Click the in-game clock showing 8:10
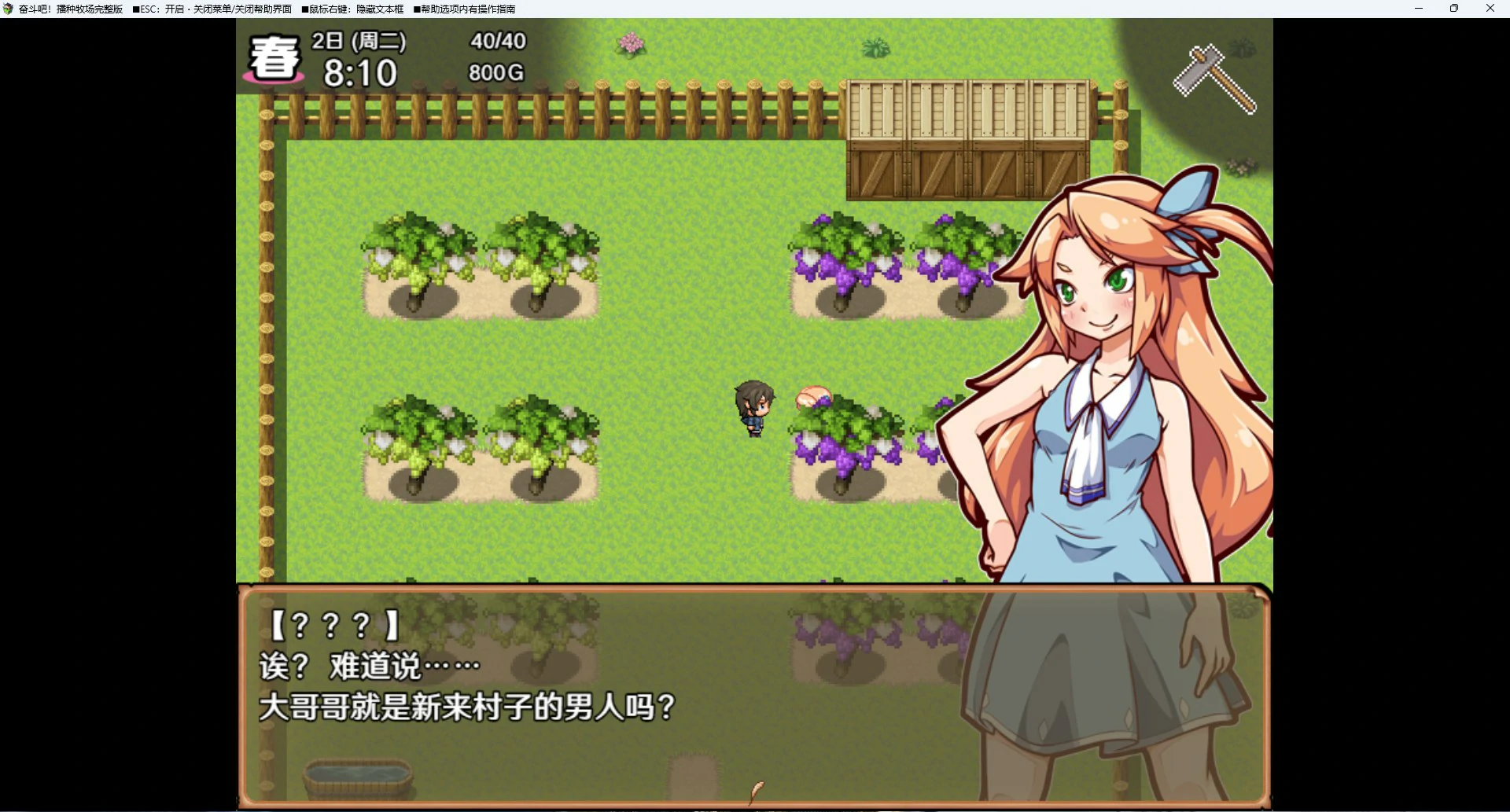This screenshot has height=812, width=1510. coord(361,72)
